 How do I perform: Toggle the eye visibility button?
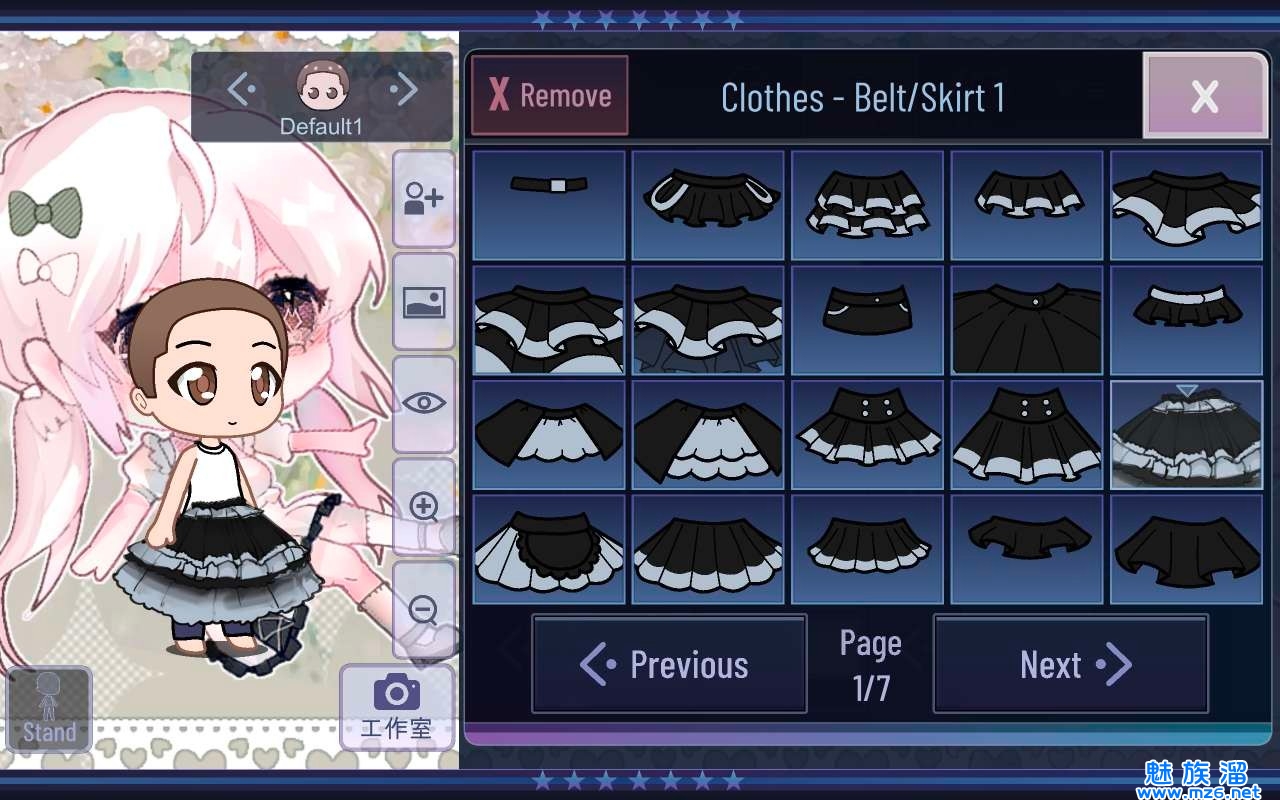pyautogui.click(x=424, y=403)
